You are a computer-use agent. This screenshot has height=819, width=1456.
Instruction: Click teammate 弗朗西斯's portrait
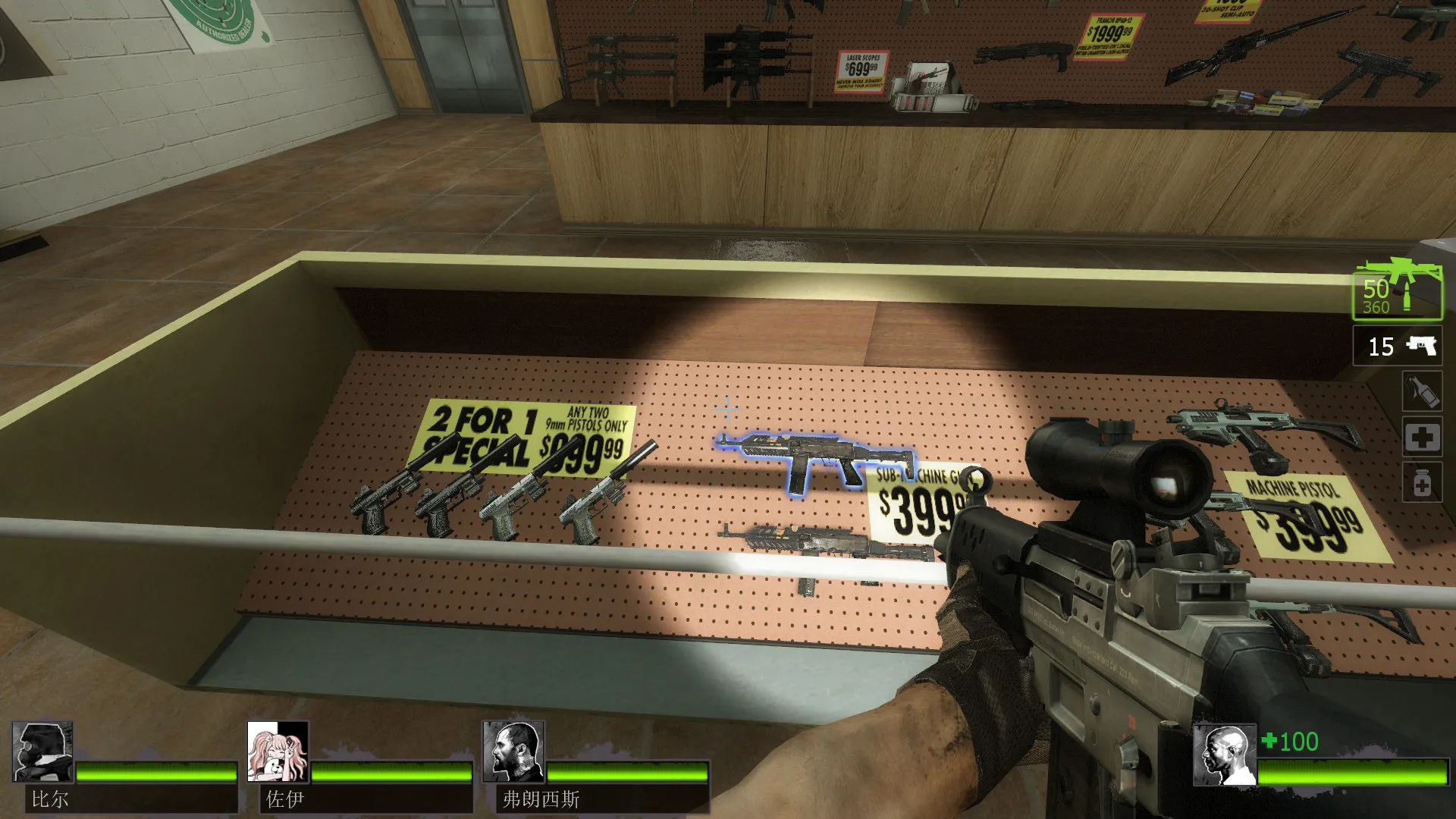[x=513, y=752]
